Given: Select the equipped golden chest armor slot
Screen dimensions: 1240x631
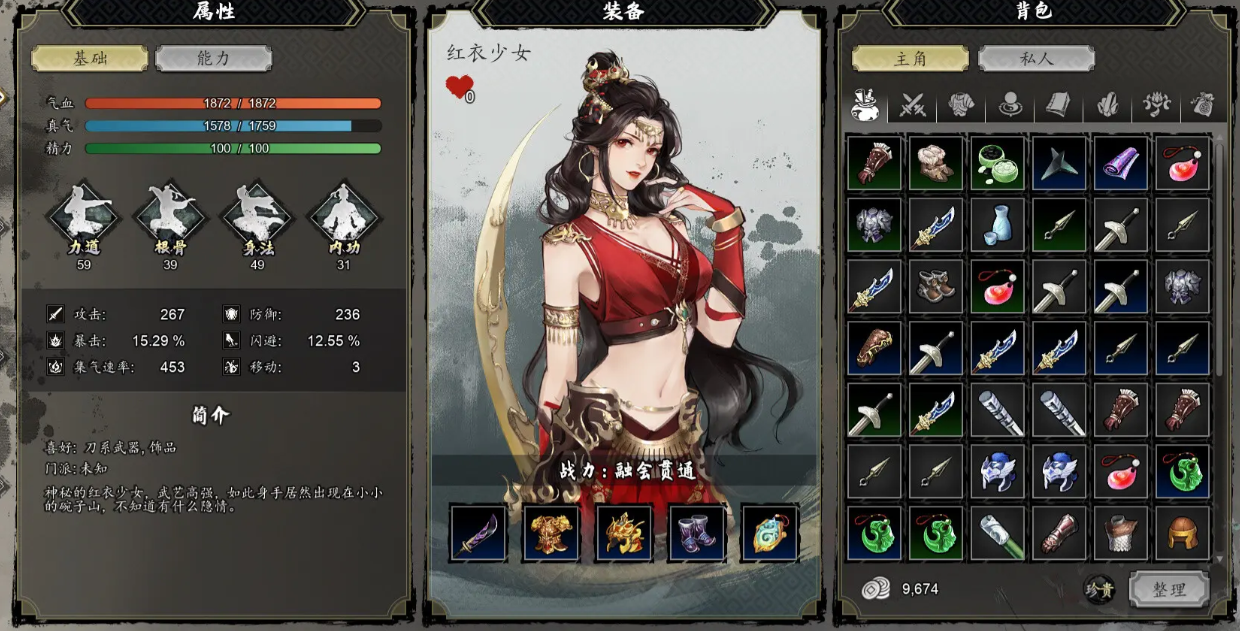Looking at the screenshot, I should click(551, 533).
